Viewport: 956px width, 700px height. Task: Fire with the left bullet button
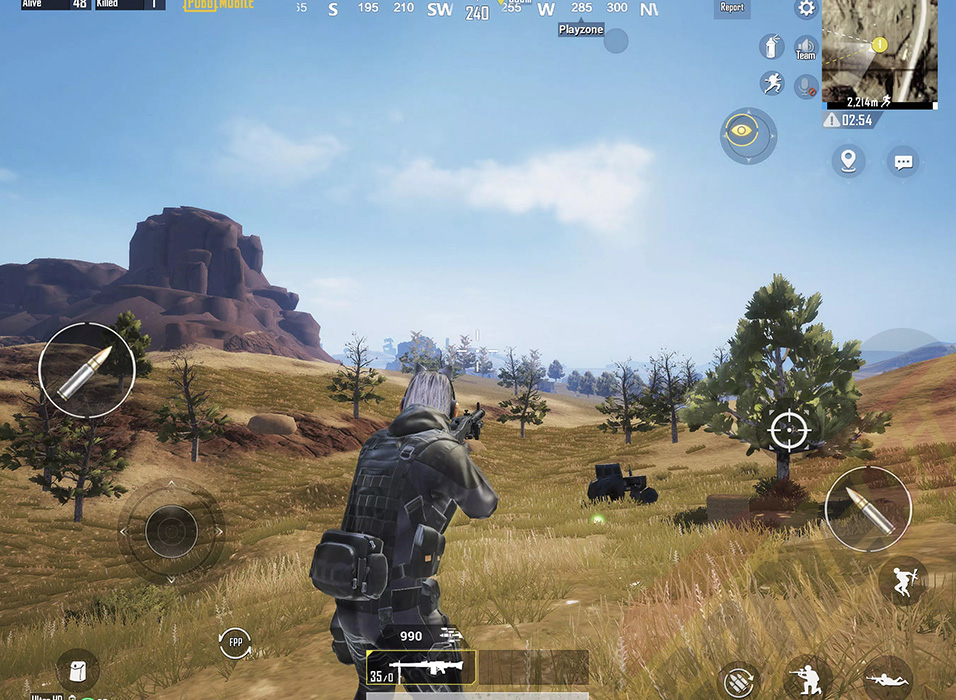tap(87, 369)
